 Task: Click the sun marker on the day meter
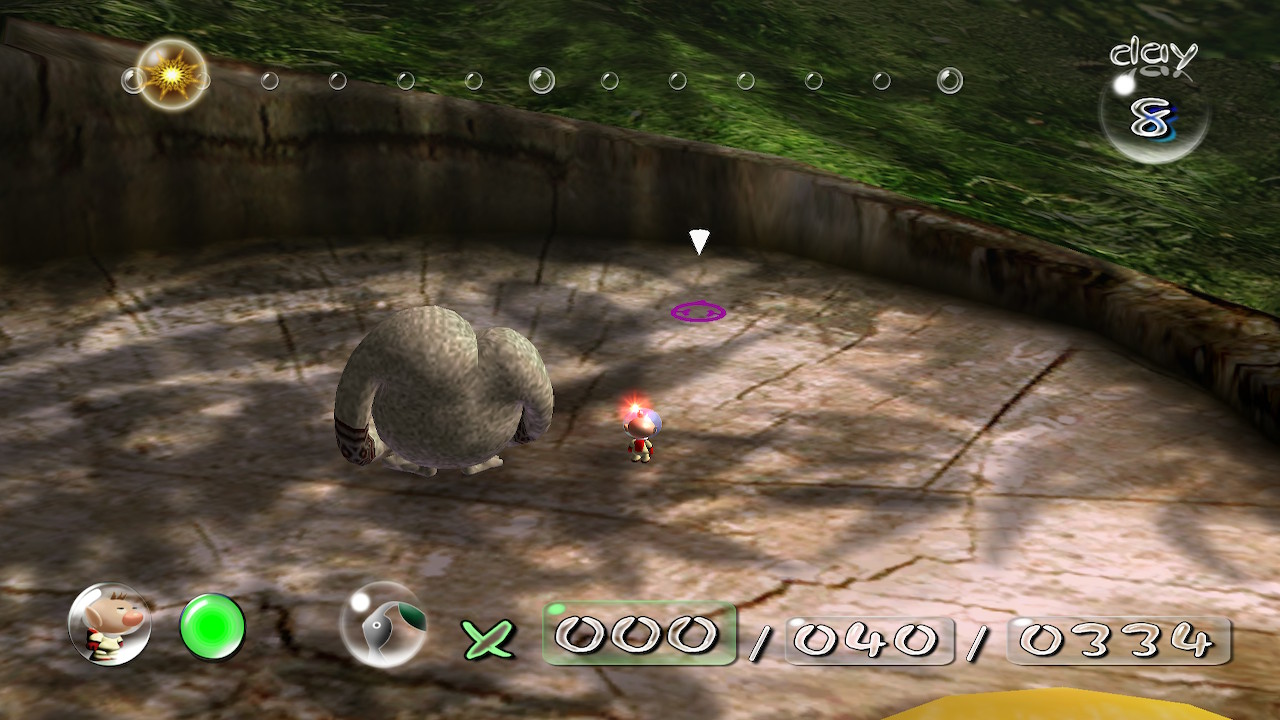(172, 75)
